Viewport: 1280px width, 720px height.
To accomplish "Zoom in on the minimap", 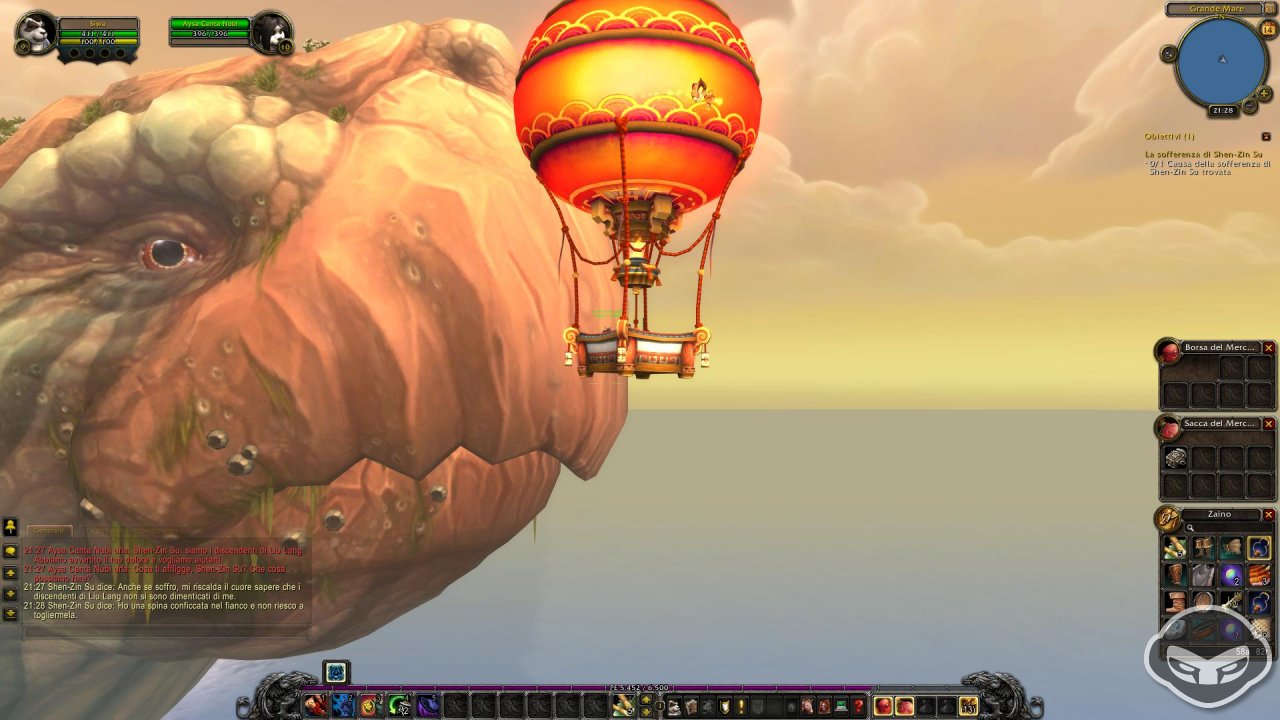I will pos(1264,93).
